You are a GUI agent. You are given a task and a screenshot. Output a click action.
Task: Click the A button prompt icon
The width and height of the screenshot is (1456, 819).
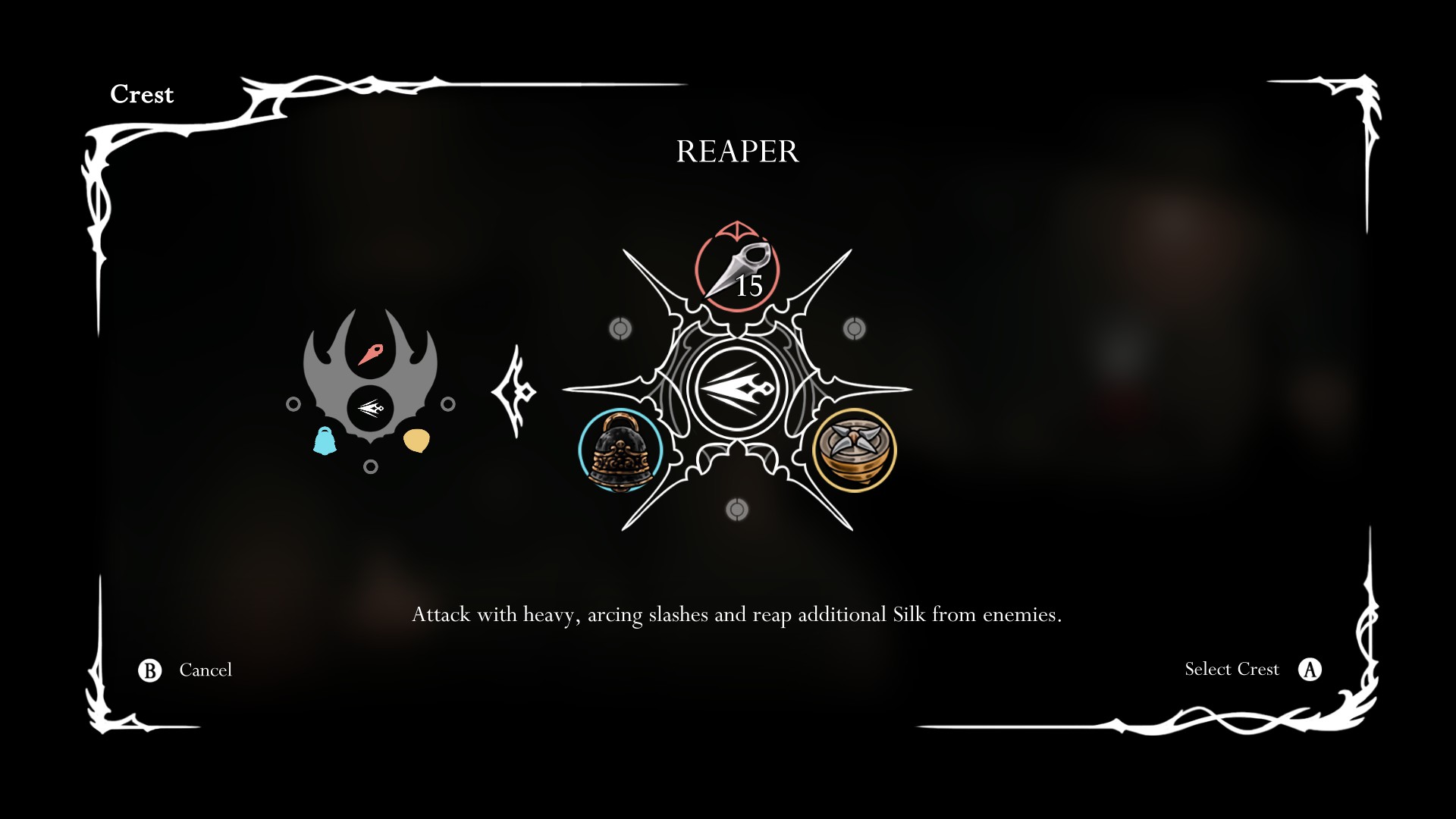[1310, 669]
